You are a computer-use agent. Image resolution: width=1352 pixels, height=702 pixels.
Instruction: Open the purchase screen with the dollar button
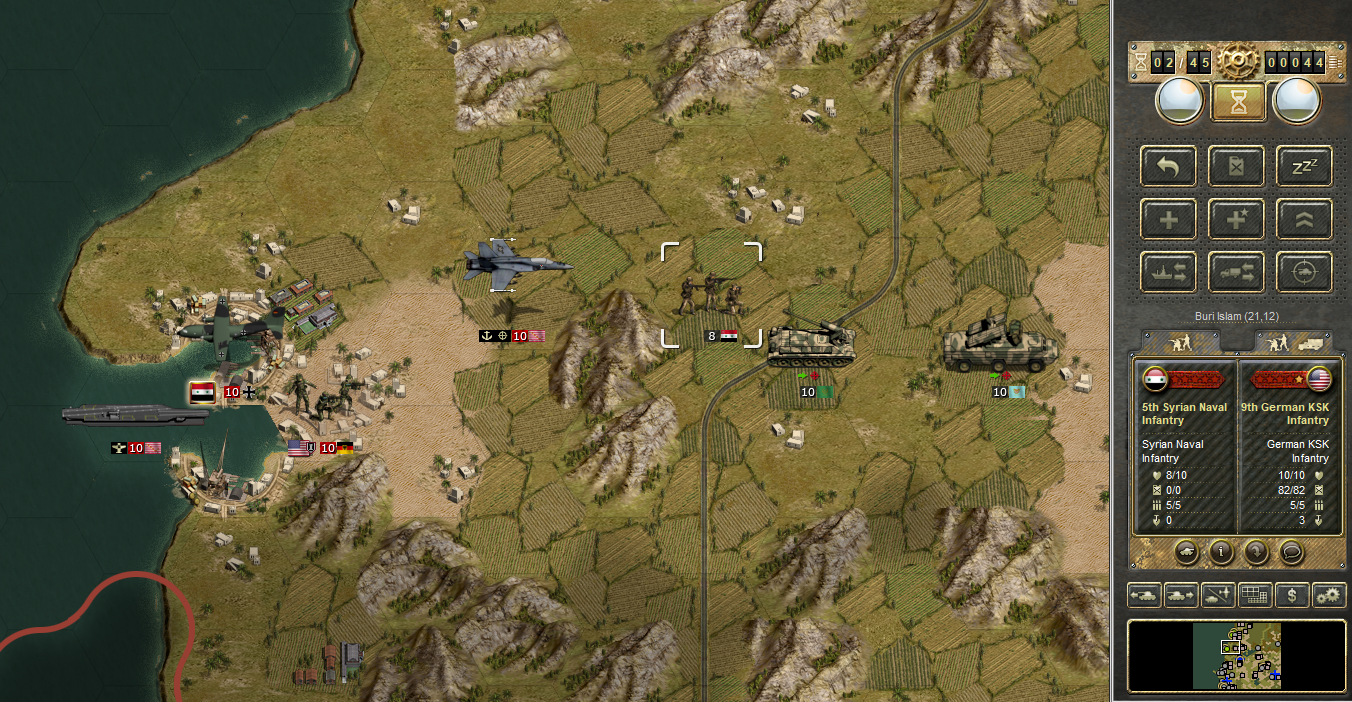tap(1293, 595)
